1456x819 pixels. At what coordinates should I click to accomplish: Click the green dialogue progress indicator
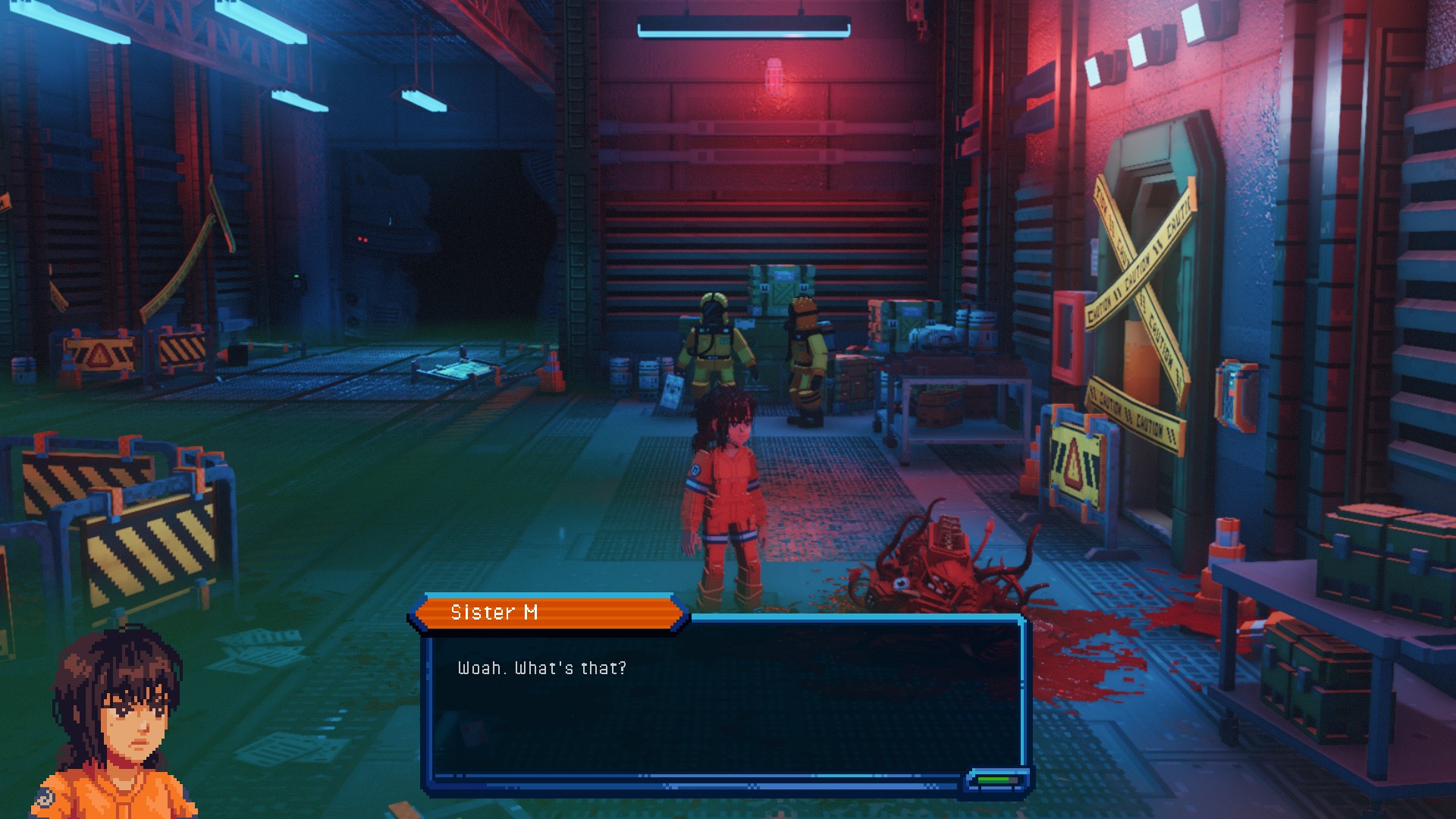[996, 780]
